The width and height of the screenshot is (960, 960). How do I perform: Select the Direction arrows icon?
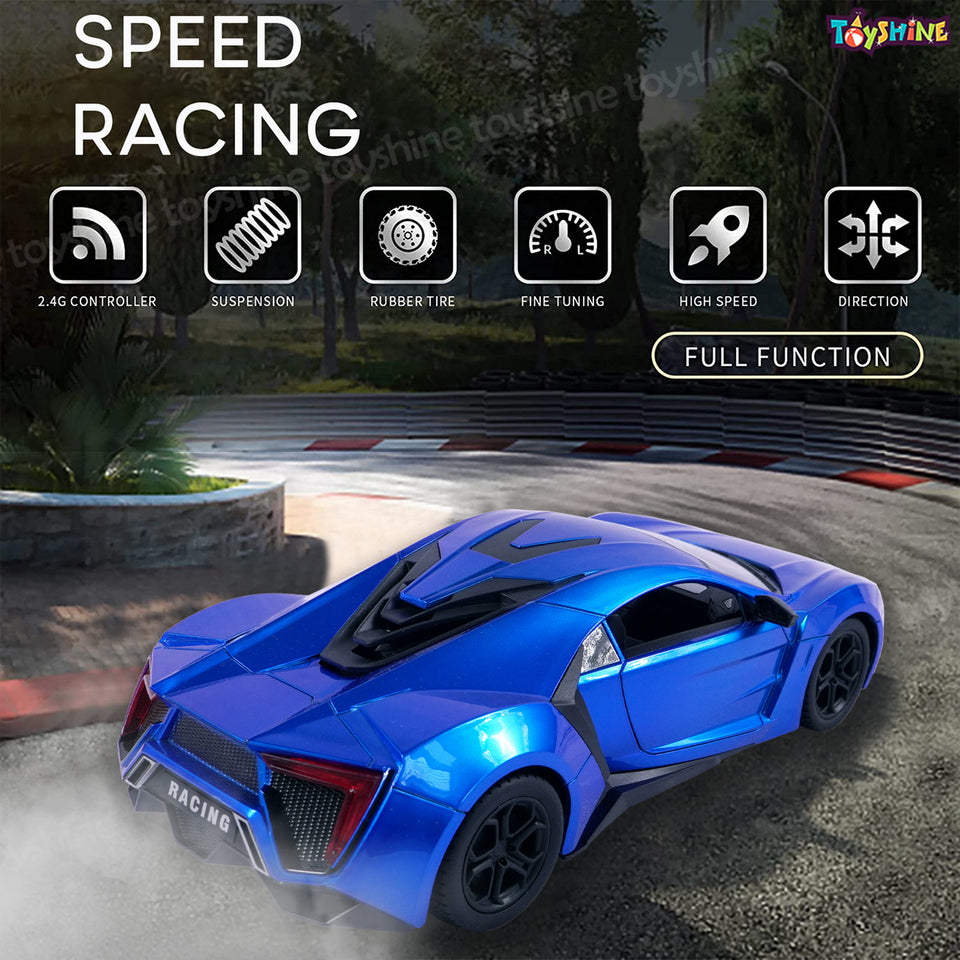[x=873, y=235]
